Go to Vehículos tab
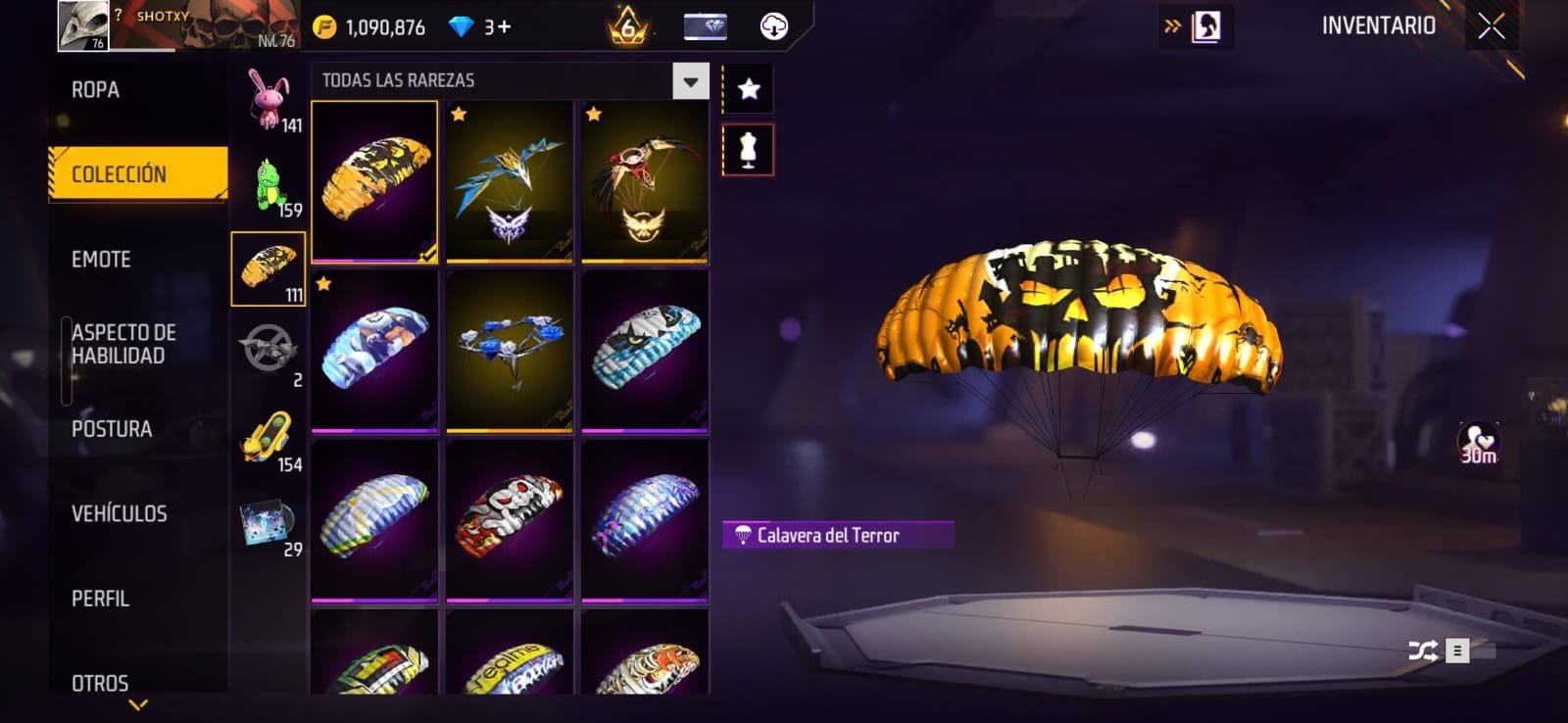1568x723 pixels. coord(119,513)
